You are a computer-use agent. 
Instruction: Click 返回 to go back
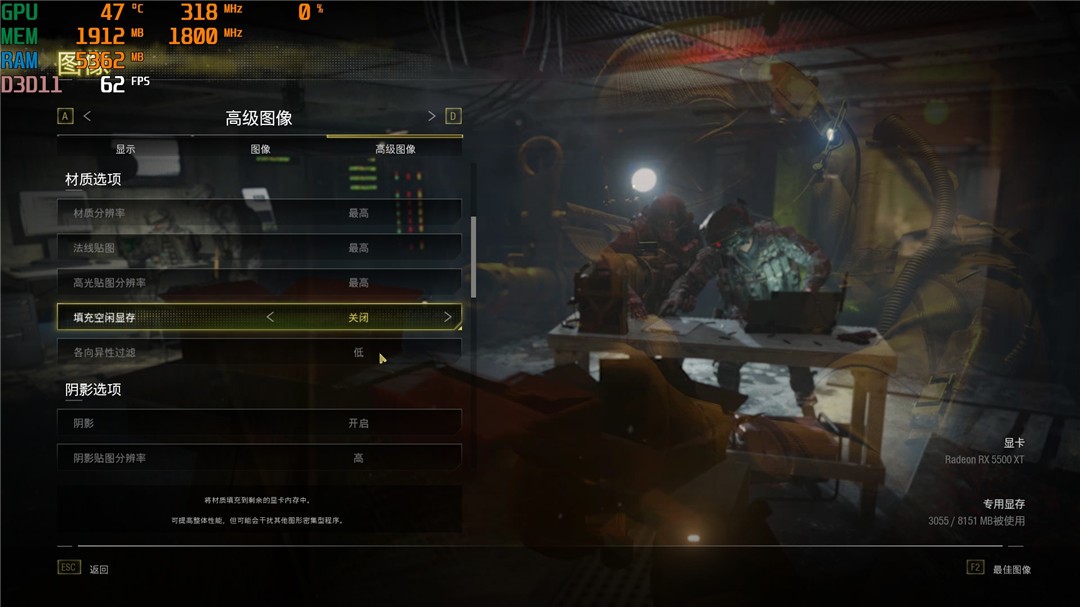[97, 569]
